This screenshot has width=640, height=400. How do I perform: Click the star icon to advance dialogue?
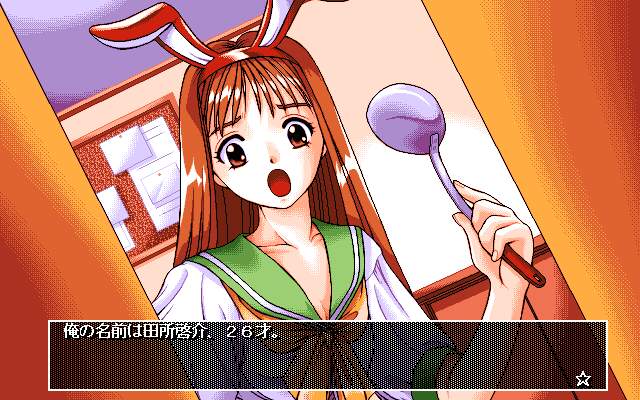(x=584, y=378)
